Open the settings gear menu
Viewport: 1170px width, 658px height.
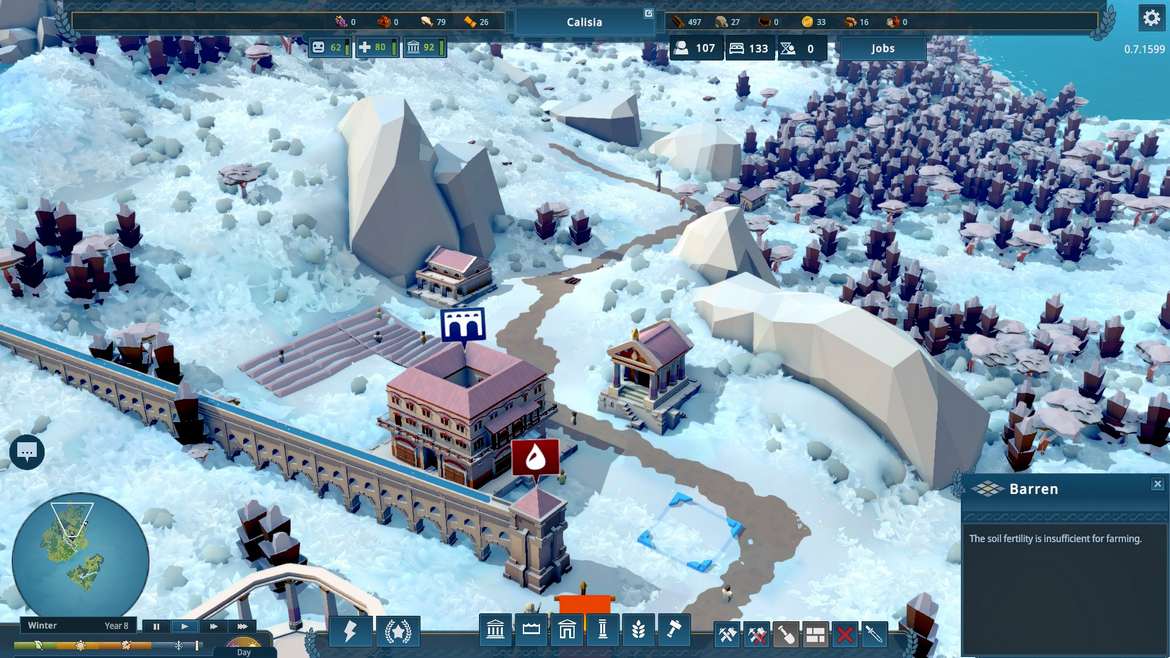(1151, 17)
